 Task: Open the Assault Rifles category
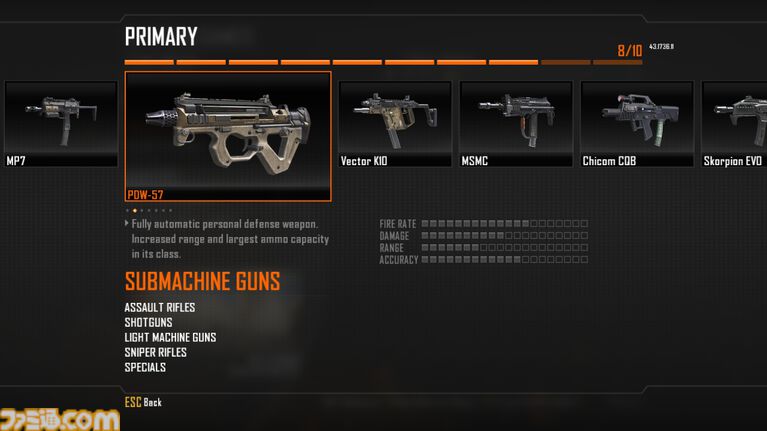[x=160, y=307]
